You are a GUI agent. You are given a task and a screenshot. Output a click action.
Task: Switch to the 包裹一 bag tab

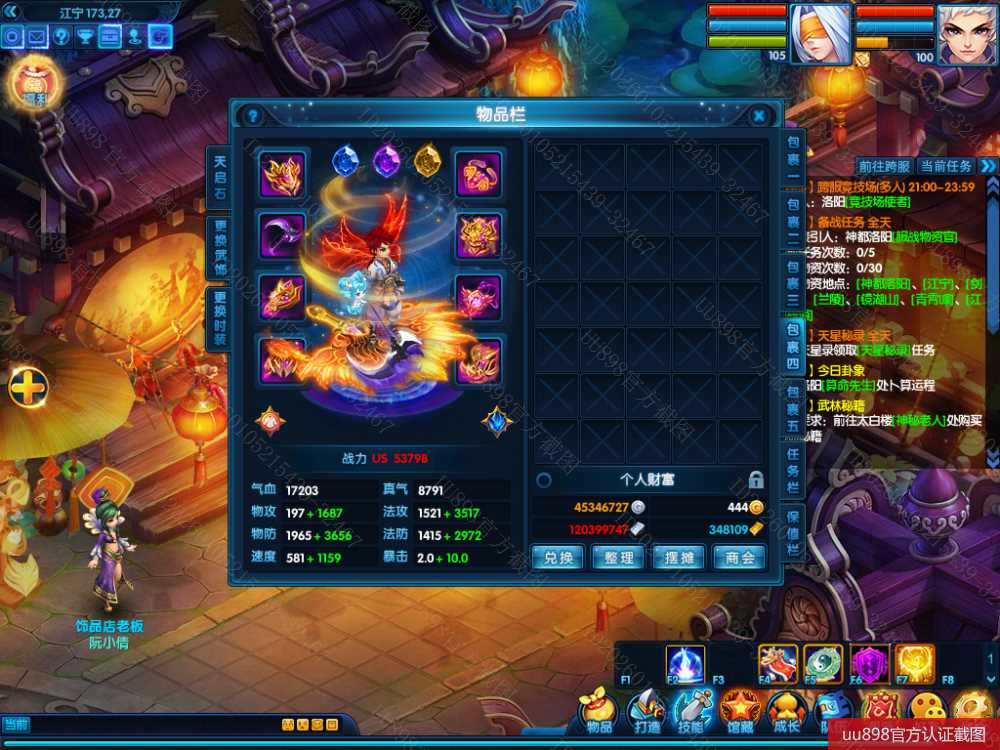click(x=793, y=155)
